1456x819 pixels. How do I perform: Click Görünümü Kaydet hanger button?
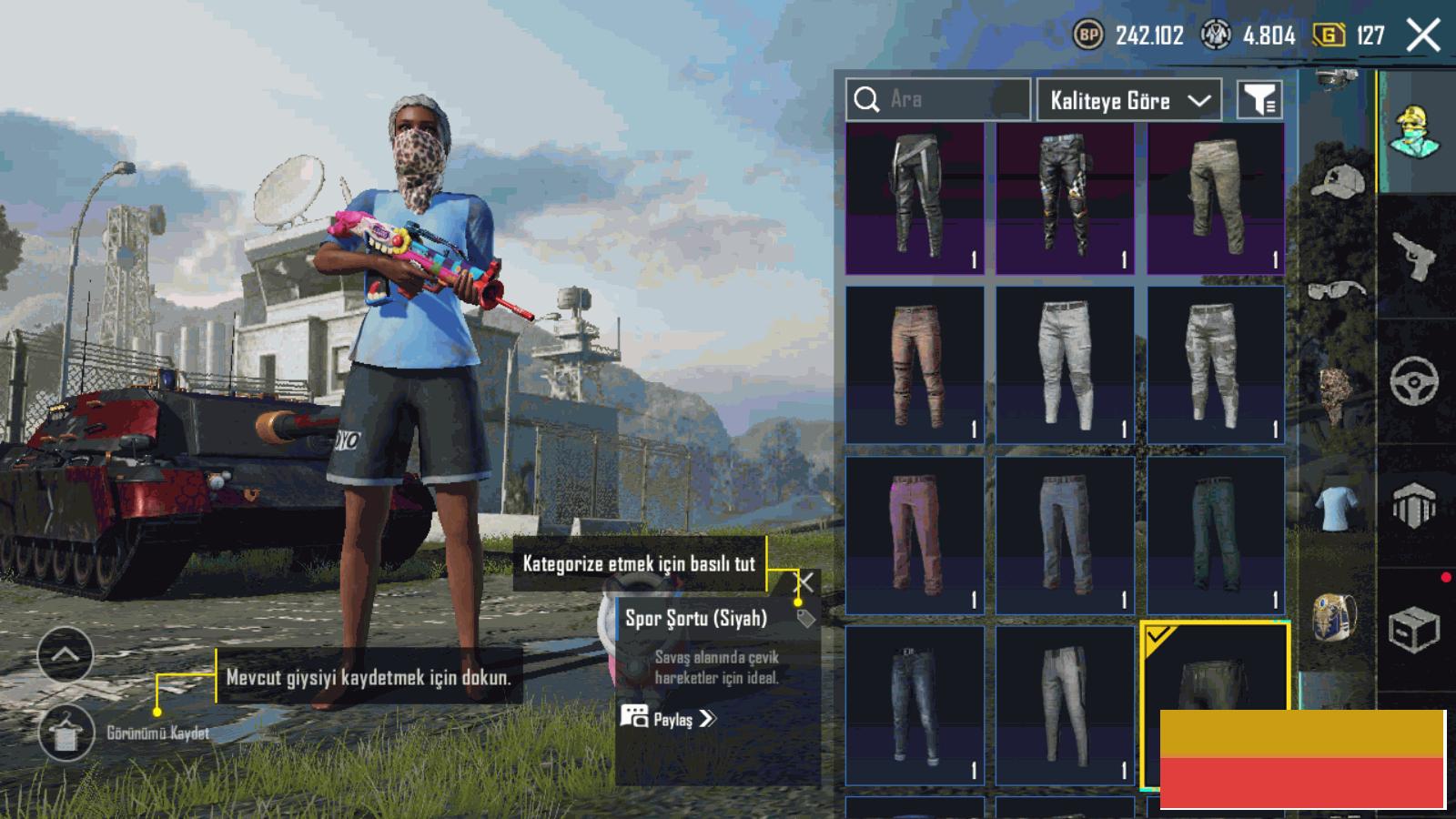(x=66, y=733)
